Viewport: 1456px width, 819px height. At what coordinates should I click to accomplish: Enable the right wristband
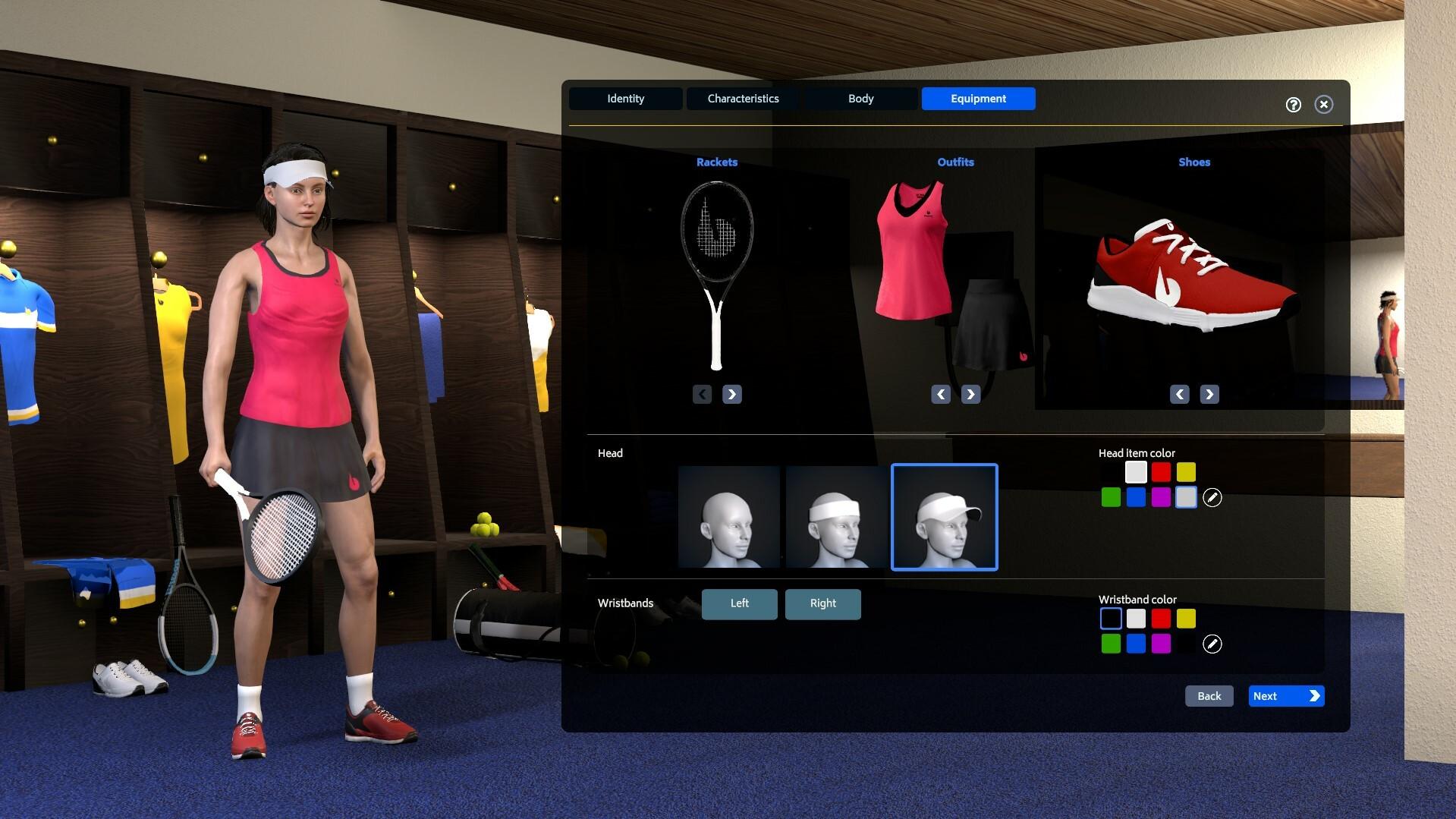(x=822, y=603)
